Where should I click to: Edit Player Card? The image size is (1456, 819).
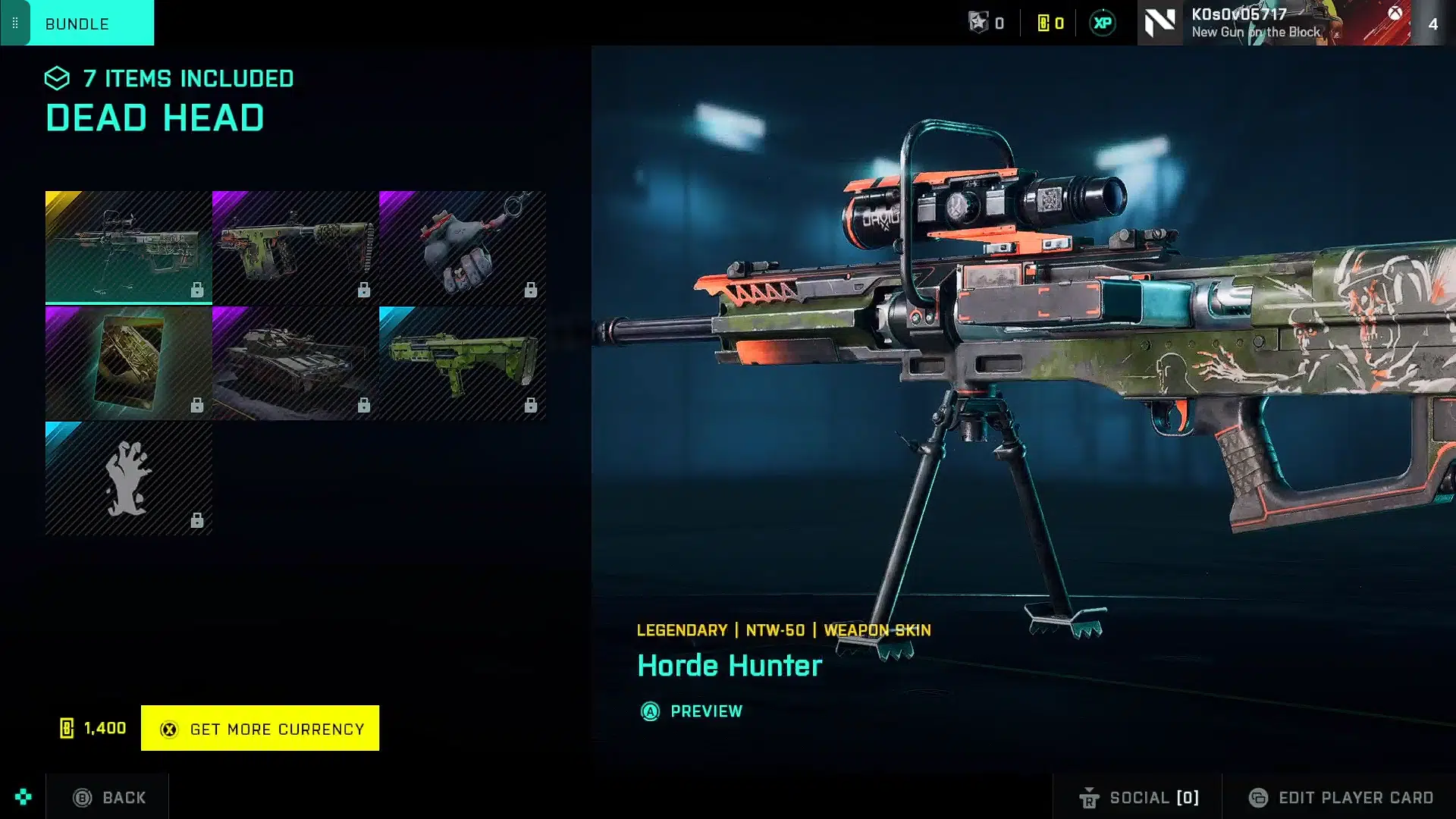[1341, 797]
